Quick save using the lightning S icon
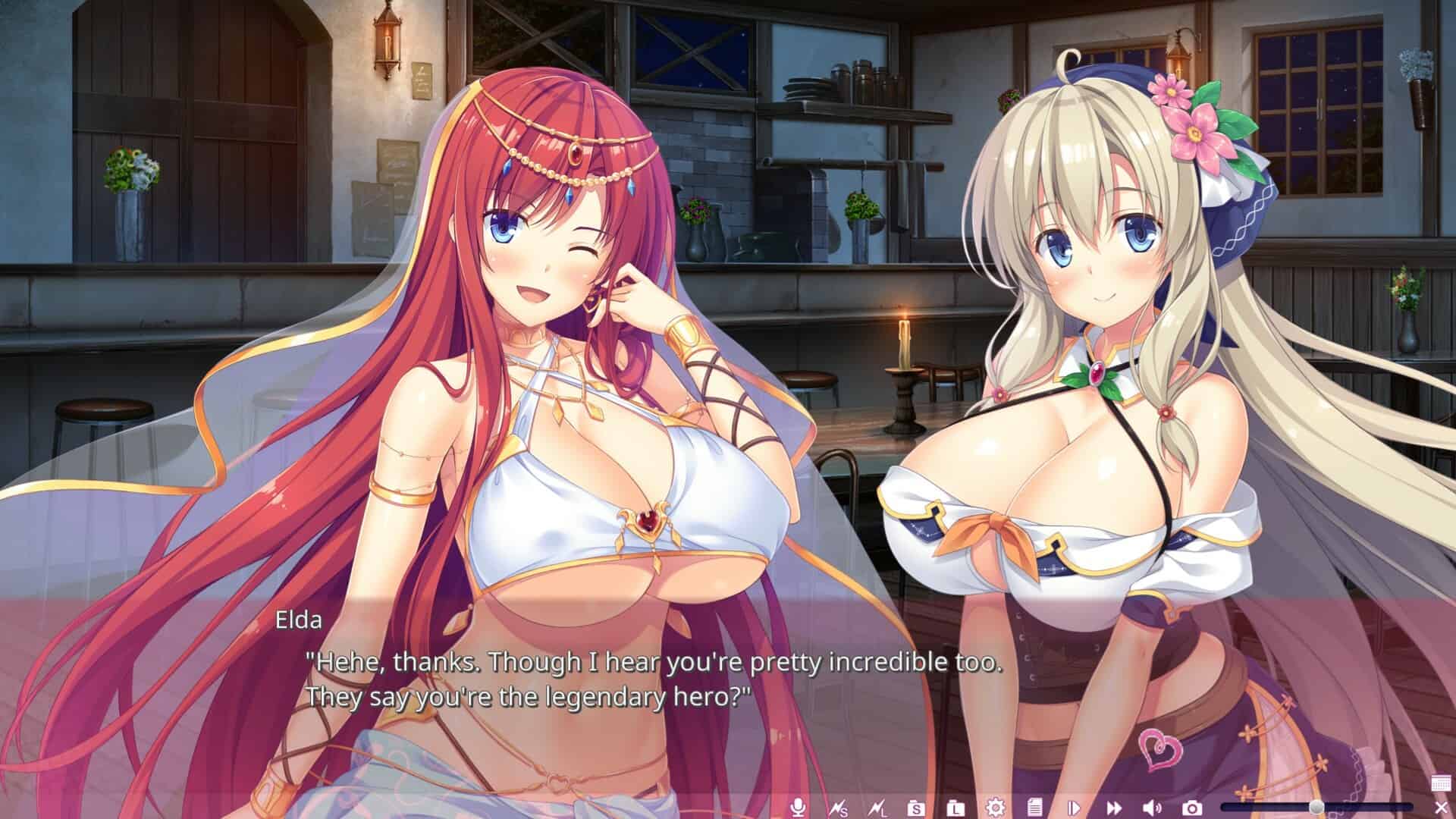This screenshot has height=819, width=1456. click(838, 808)
